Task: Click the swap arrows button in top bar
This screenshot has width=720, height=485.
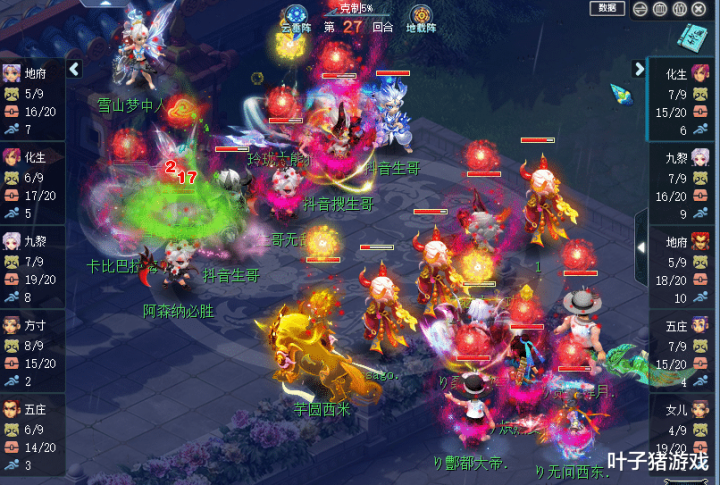Action: (641, 9)
